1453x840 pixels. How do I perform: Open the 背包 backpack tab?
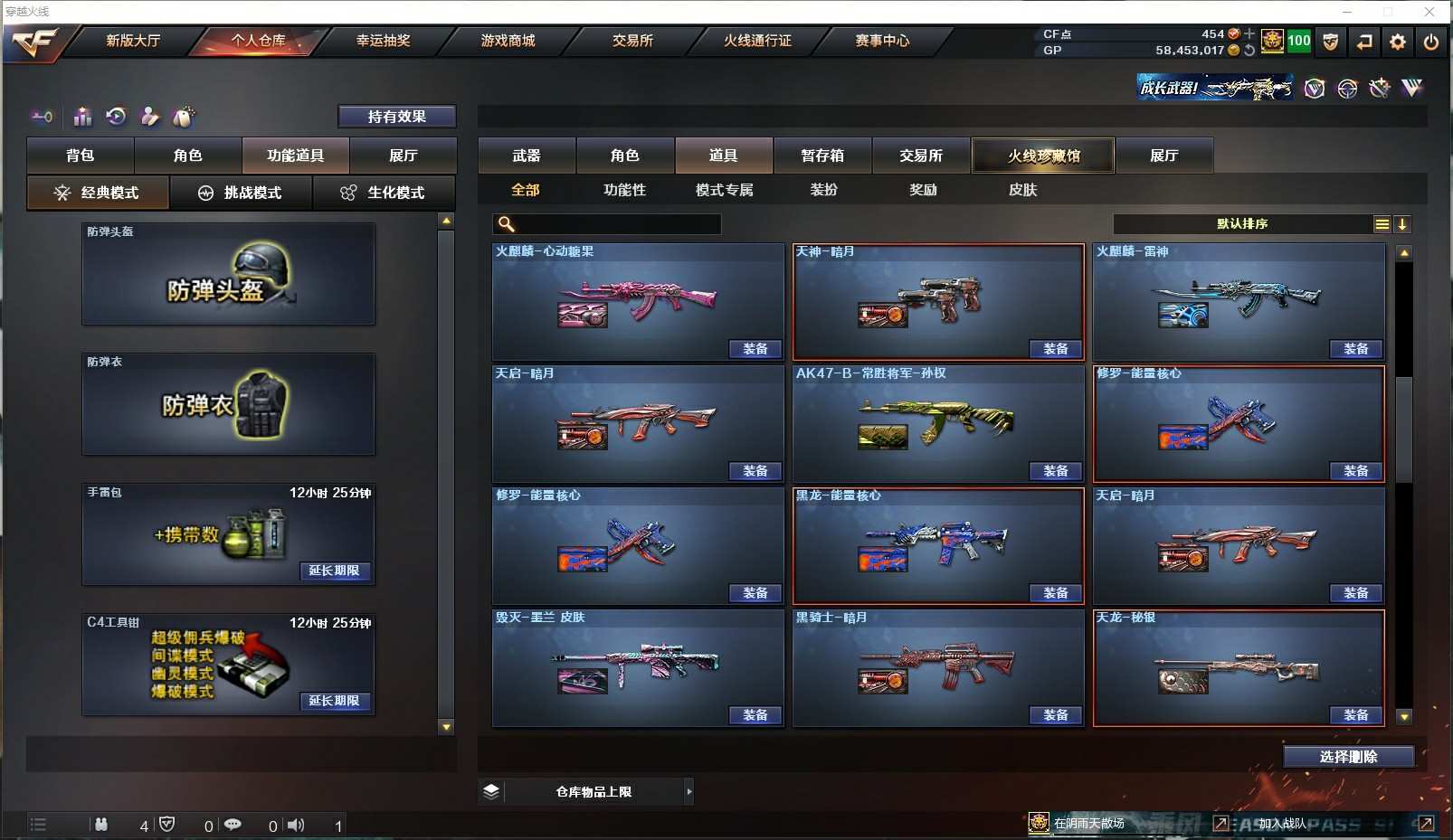tap(81, 156)
